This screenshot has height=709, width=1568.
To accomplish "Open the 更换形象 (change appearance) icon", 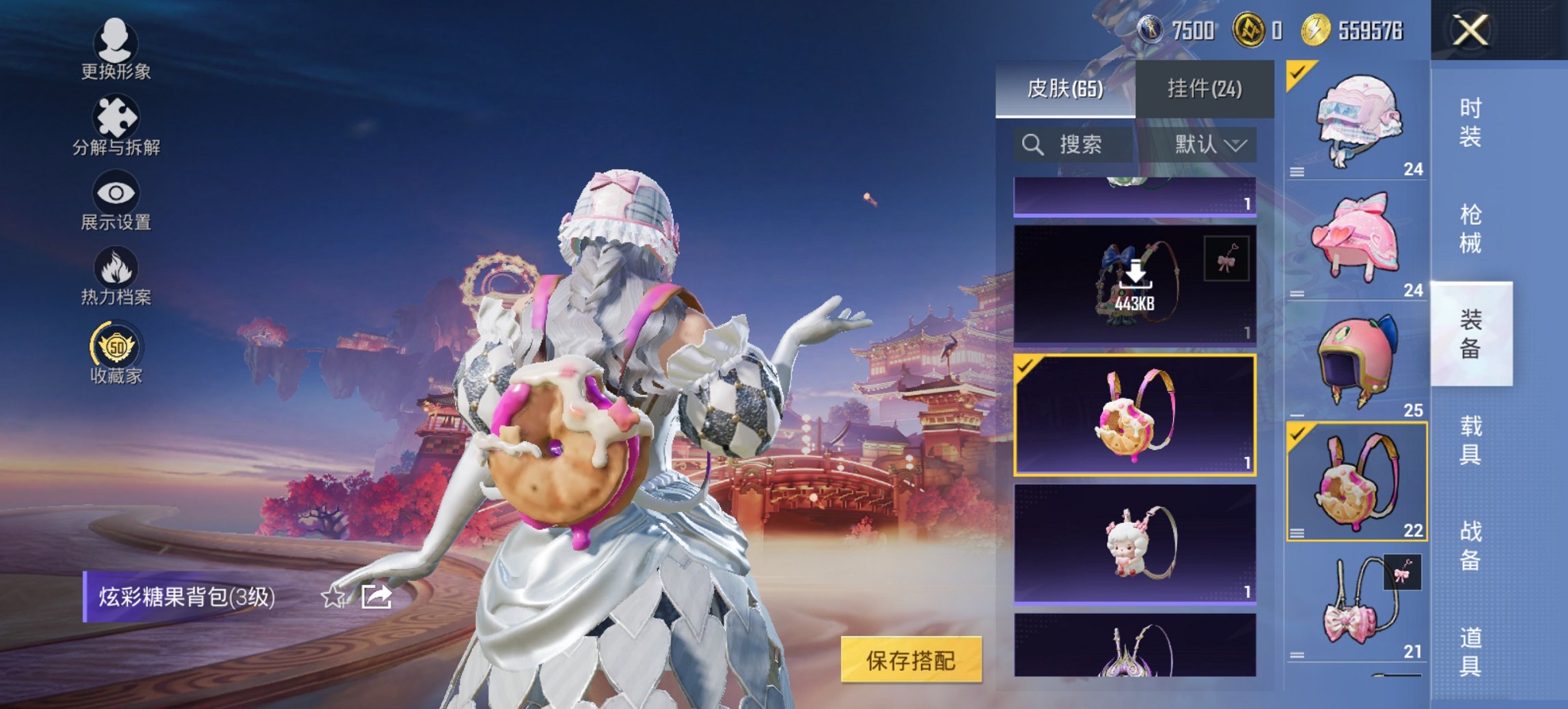I will pos(116,42).
